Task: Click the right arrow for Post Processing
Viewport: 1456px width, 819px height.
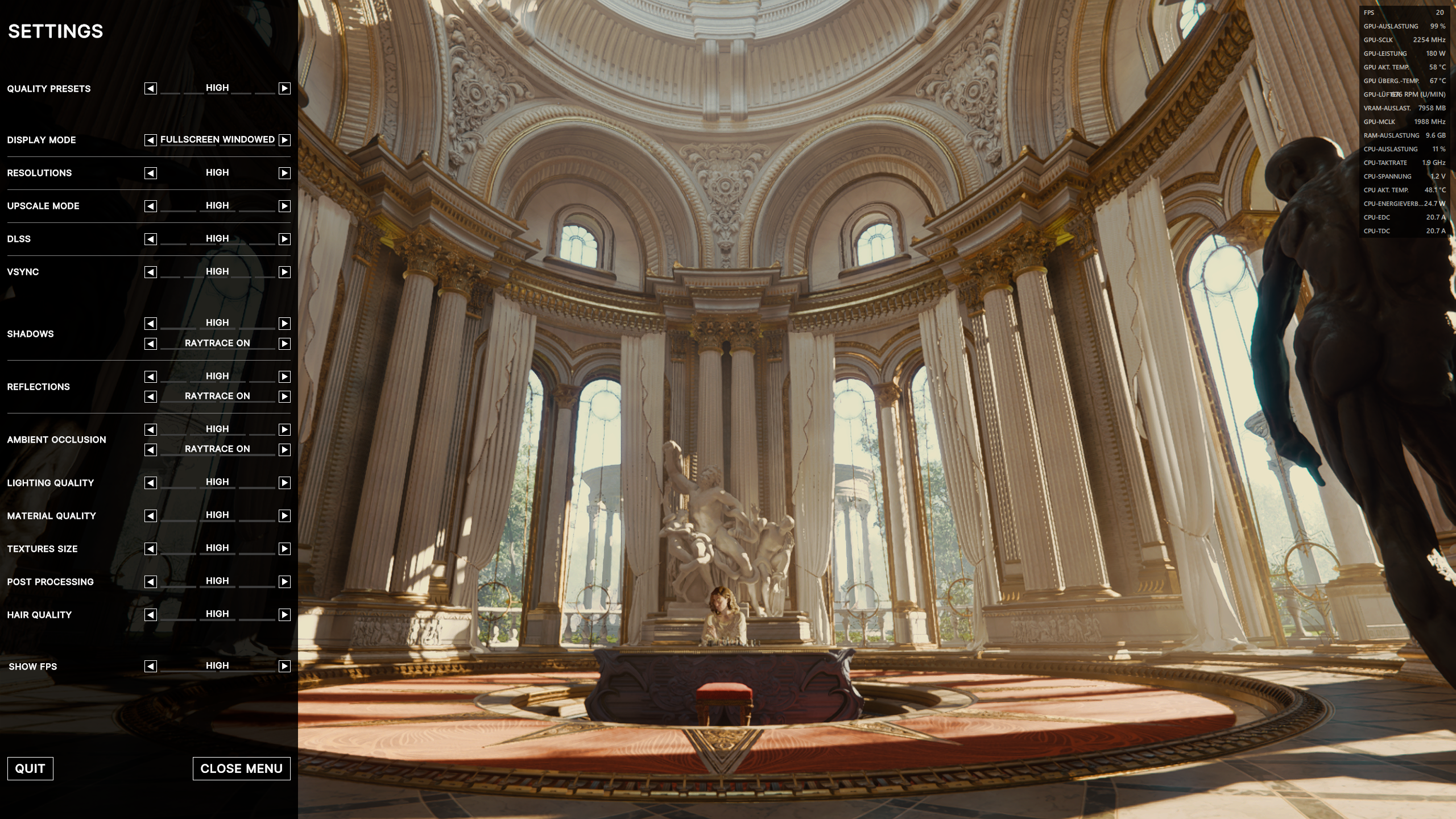Action: tap(283, 581)
